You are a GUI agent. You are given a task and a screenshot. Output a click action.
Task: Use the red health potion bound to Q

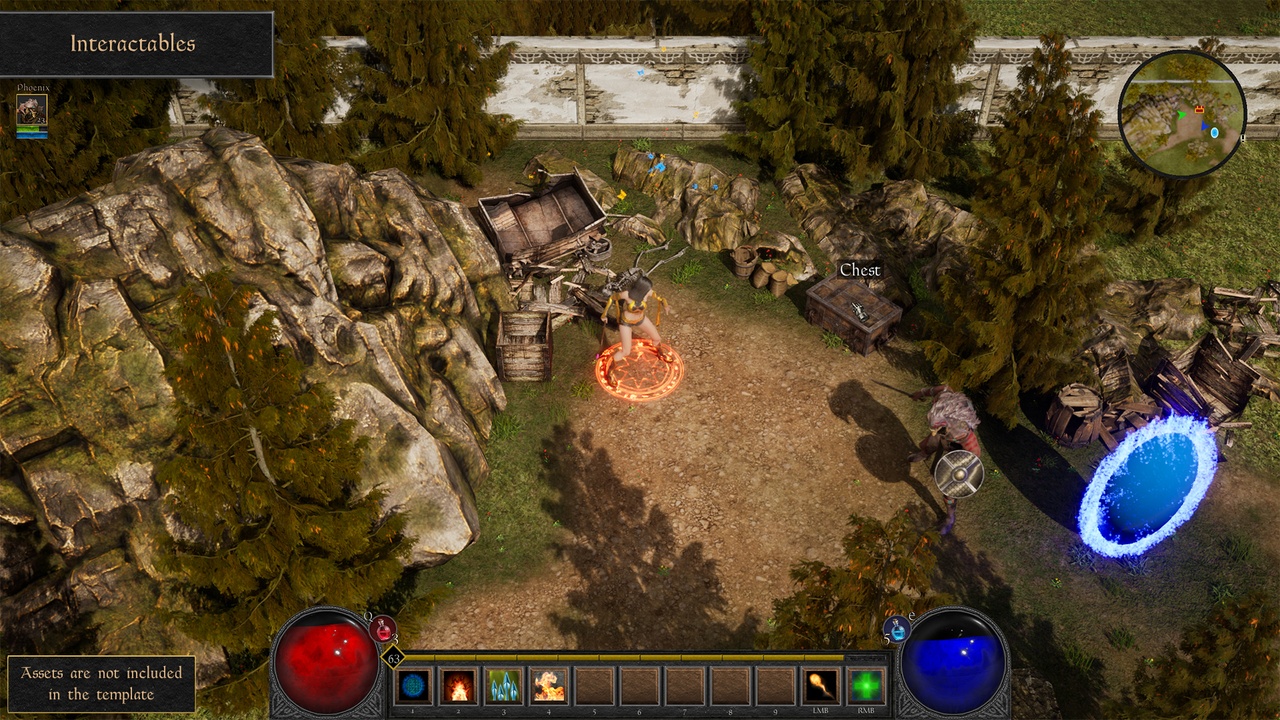(x=384, y=627)
